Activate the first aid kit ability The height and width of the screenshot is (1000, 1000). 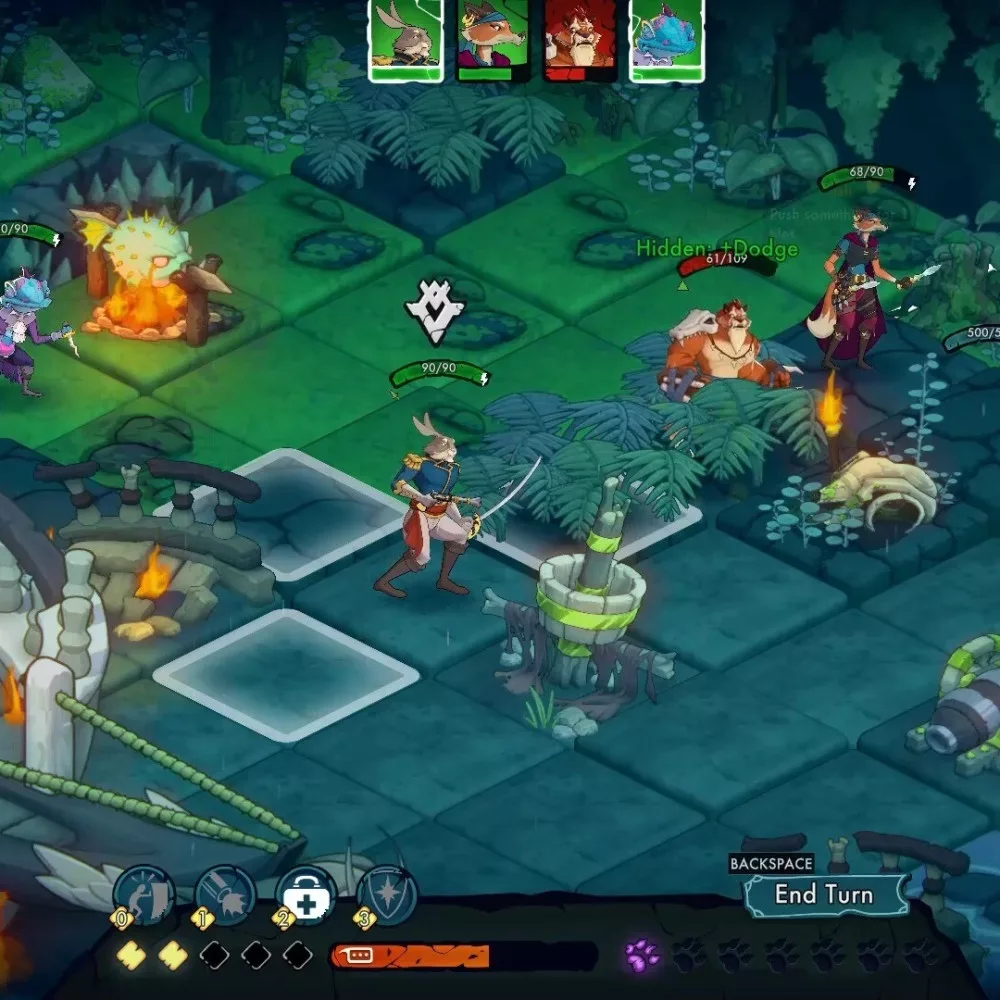click(306, 895)
